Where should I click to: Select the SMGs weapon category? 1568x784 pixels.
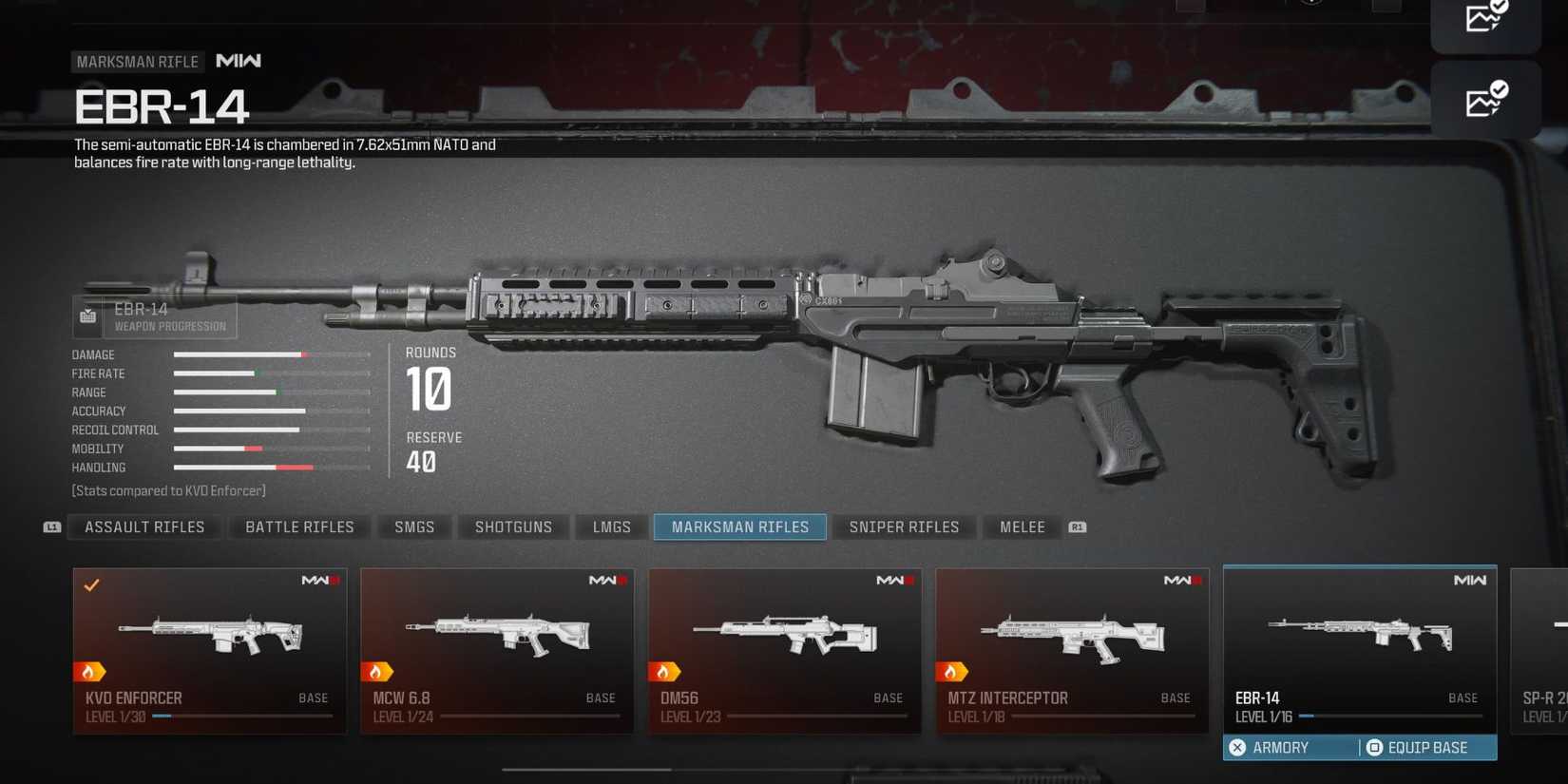point(414,526)
